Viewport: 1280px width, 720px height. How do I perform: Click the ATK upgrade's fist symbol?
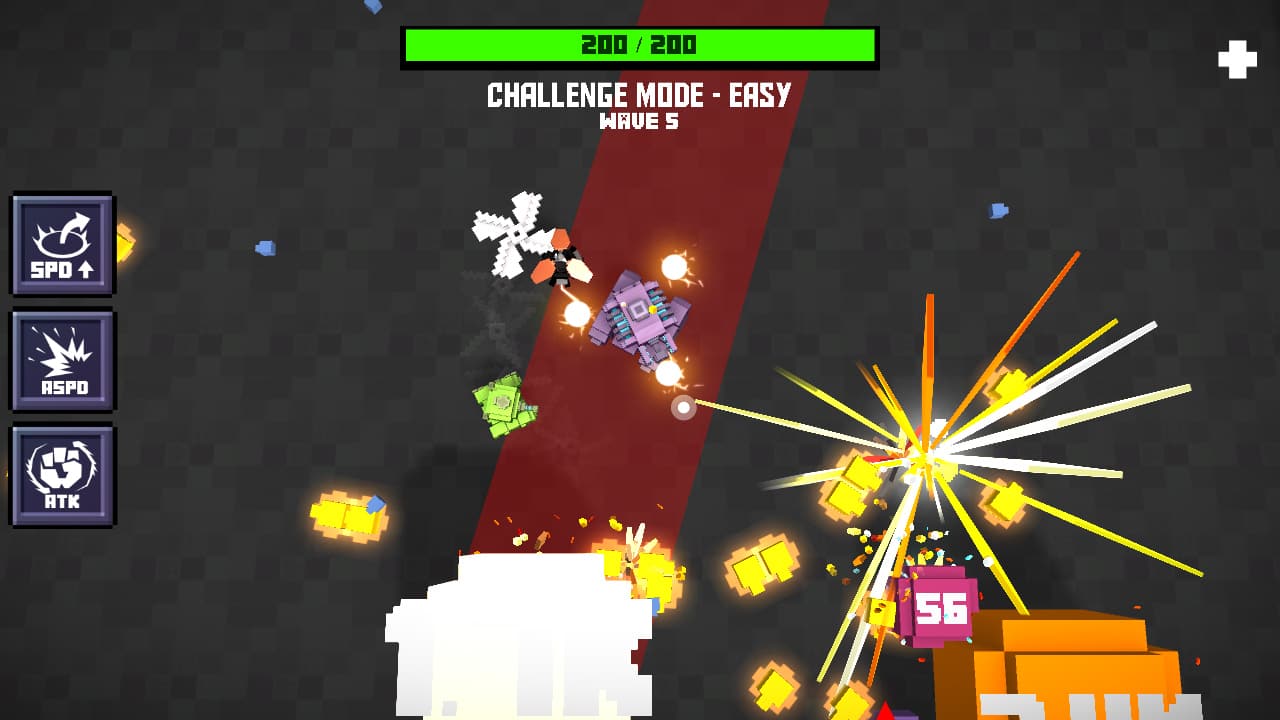pos(62,465)
